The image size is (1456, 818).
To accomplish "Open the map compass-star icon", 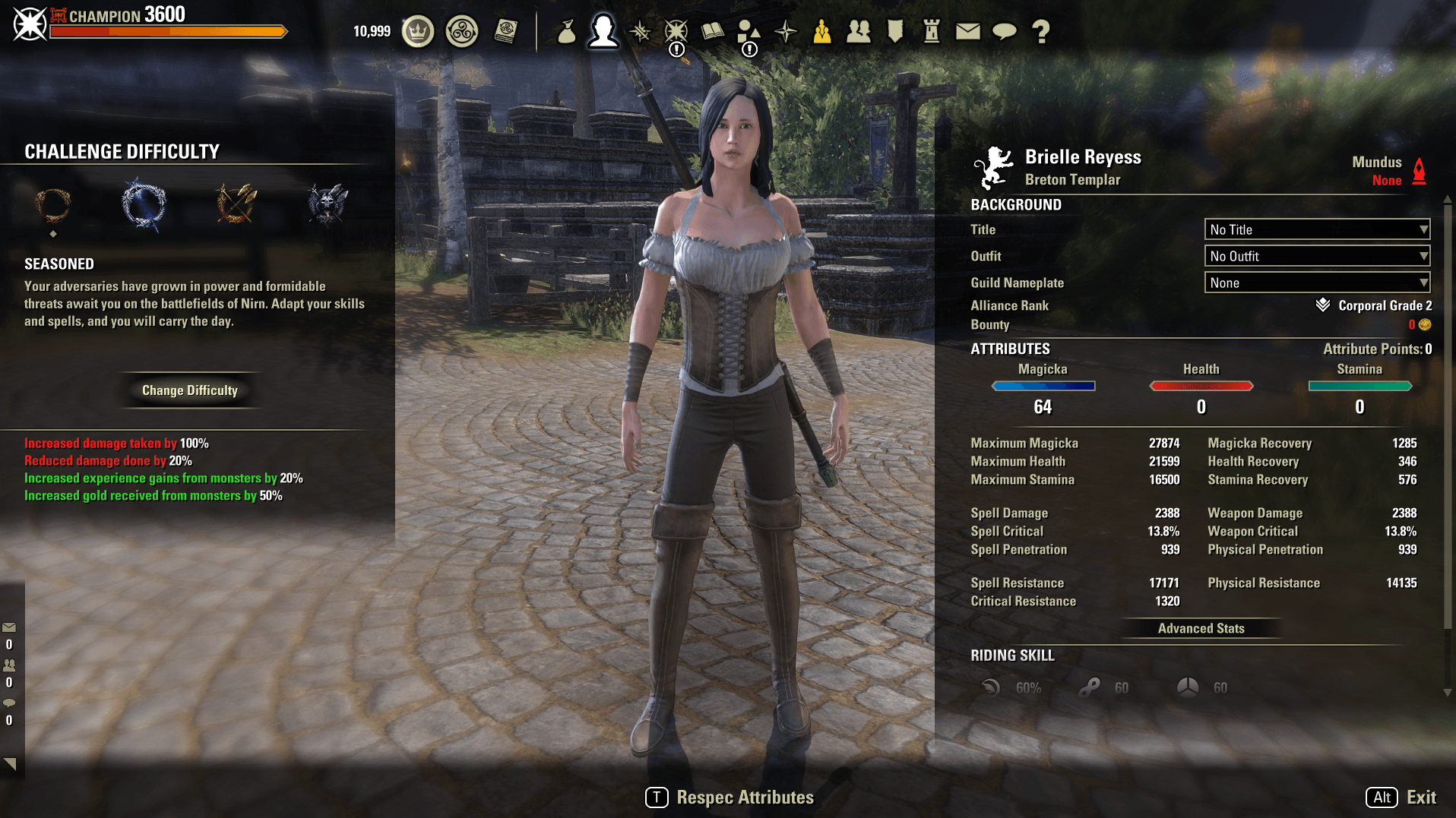I will 786,31.
